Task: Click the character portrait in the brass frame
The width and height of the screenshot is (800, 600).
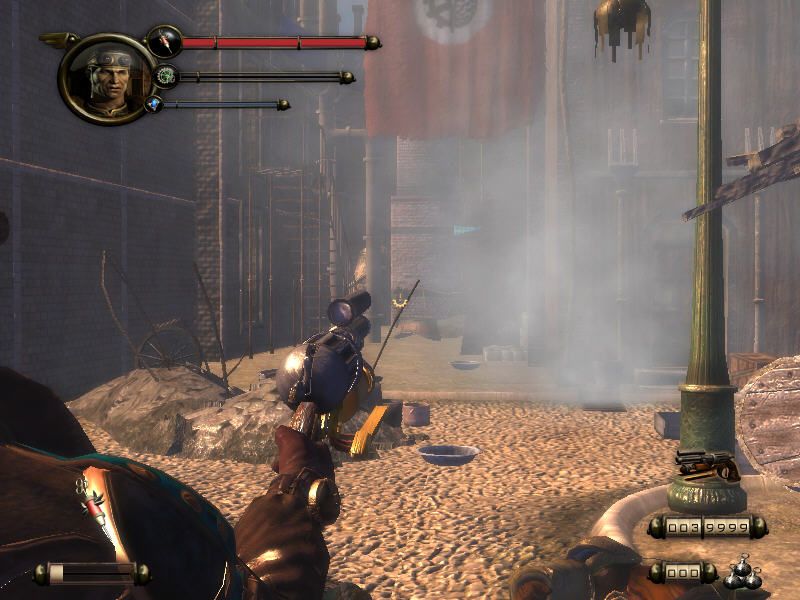Action: [x=107, y=77]
